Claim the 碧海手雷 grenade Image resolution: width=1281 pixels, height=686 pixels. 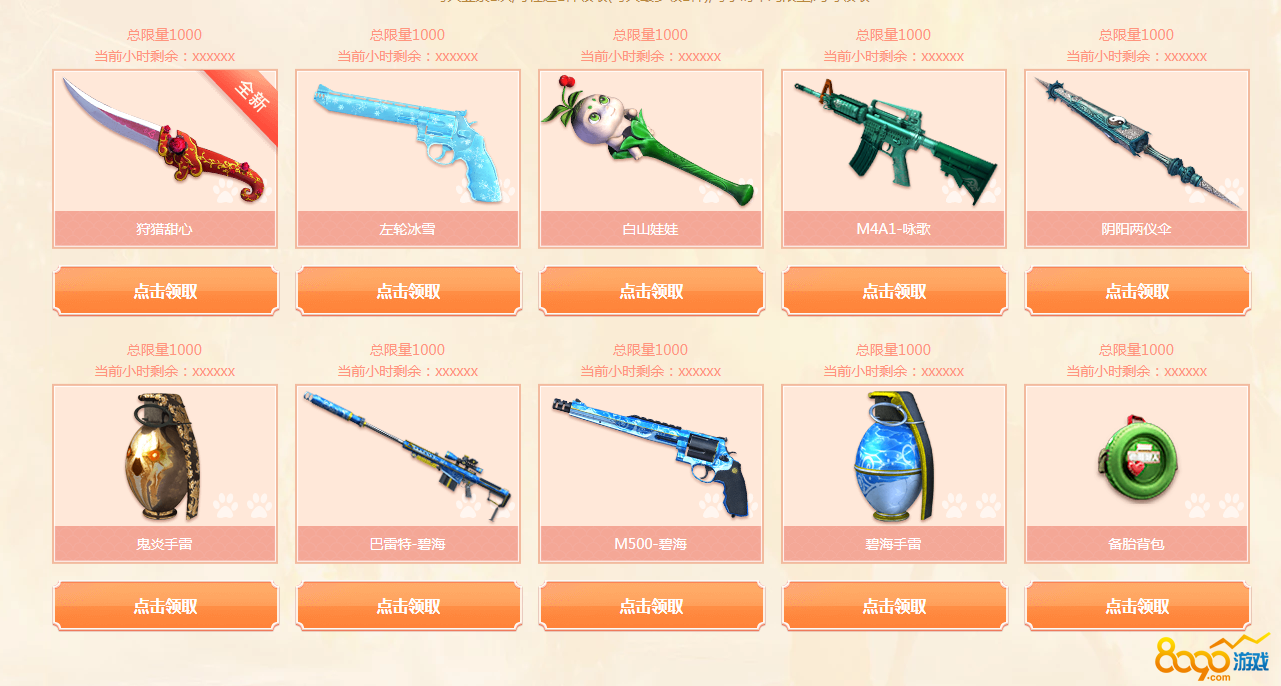click(894, 606)
